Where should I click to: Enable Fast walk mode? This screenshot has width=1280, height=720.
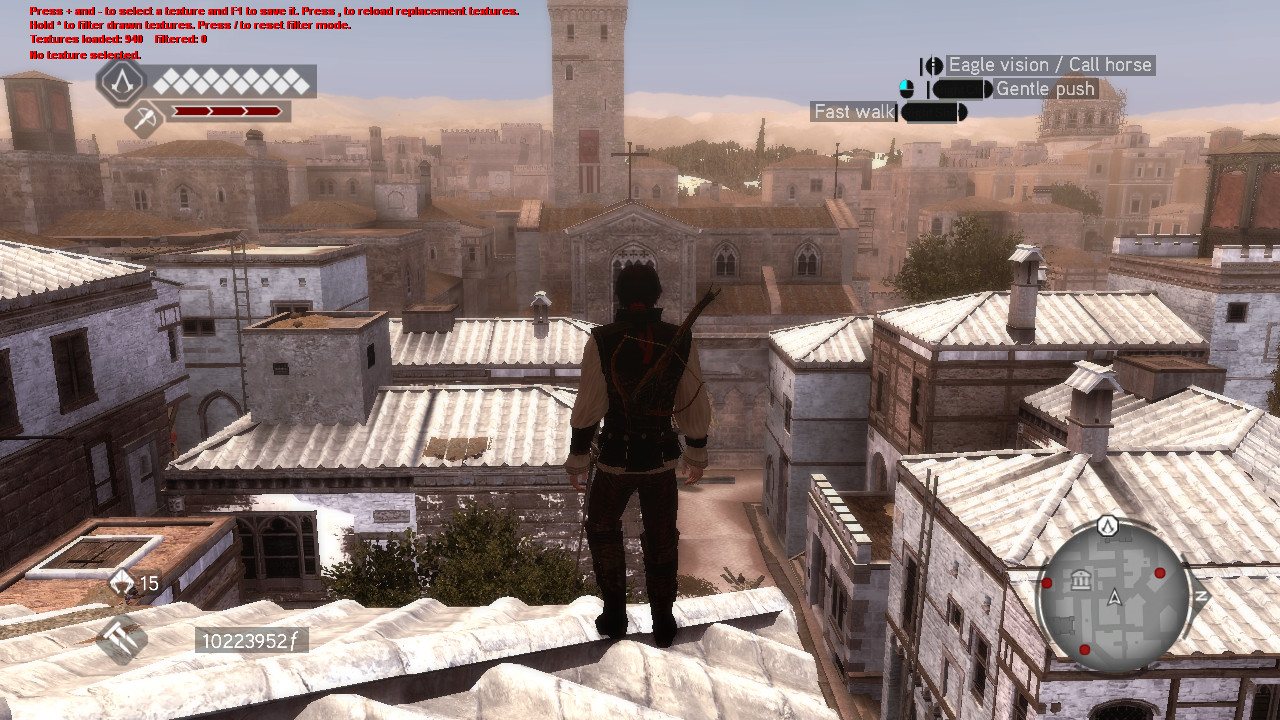853,111
